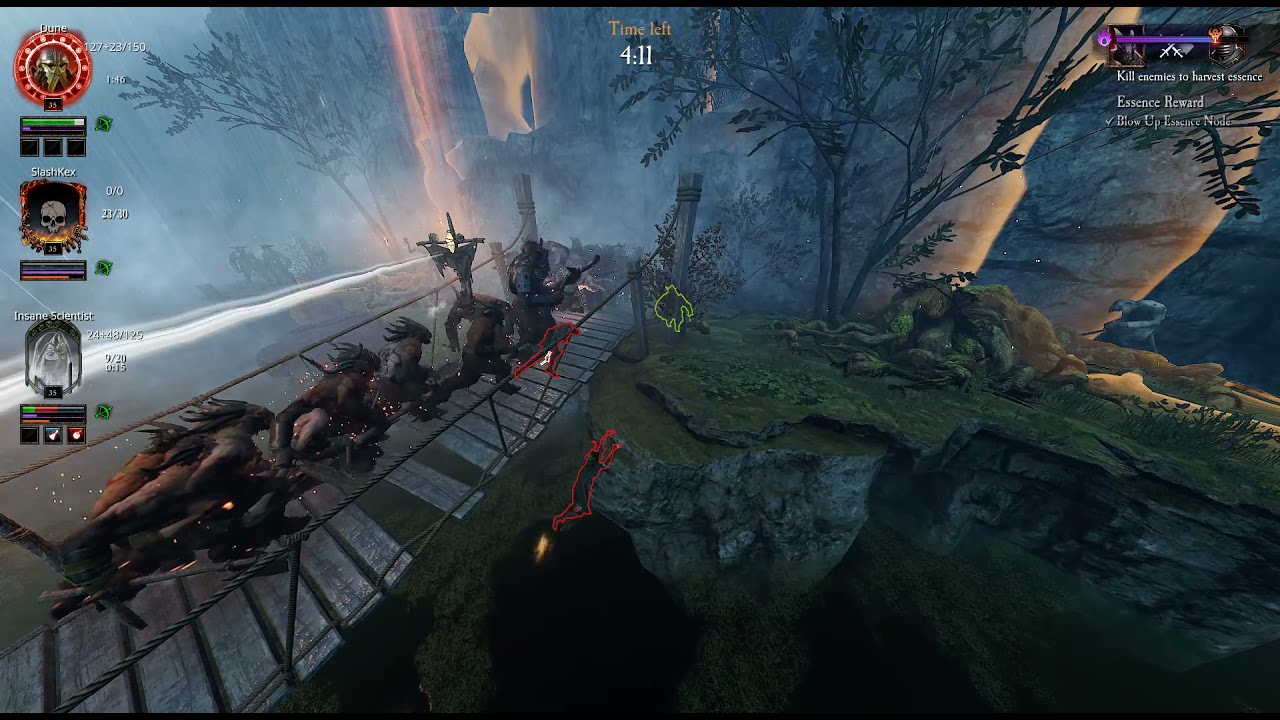The height and width of the screenshot is (720, 1280).
Task: Open the Essence Reward objective heading
Action: [x=1160, y=102]
